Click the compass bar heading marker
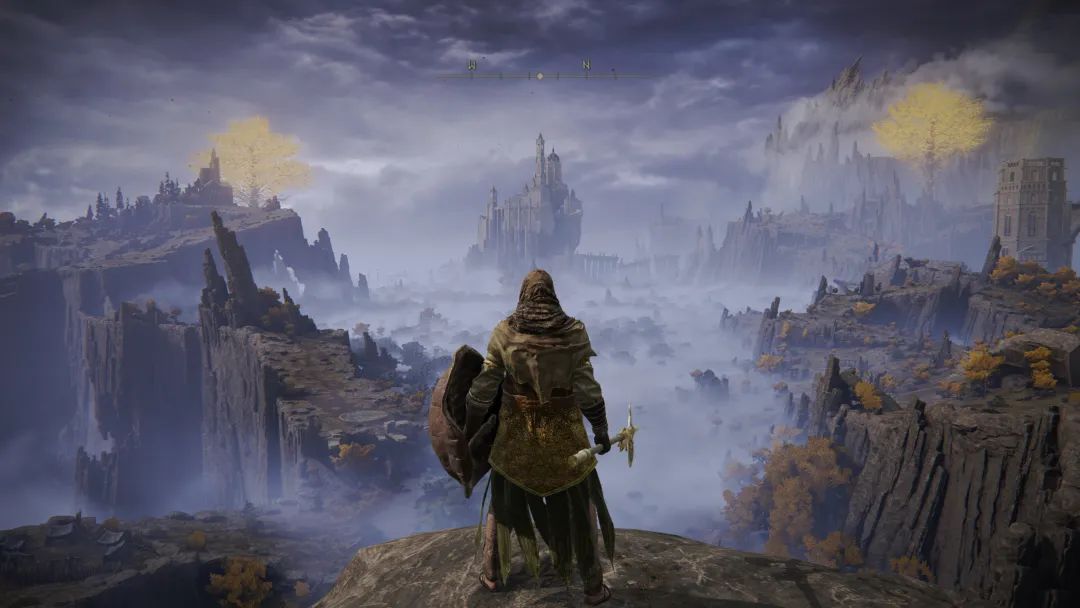This screenshot has height=608, width=1080. pos(540,75)
